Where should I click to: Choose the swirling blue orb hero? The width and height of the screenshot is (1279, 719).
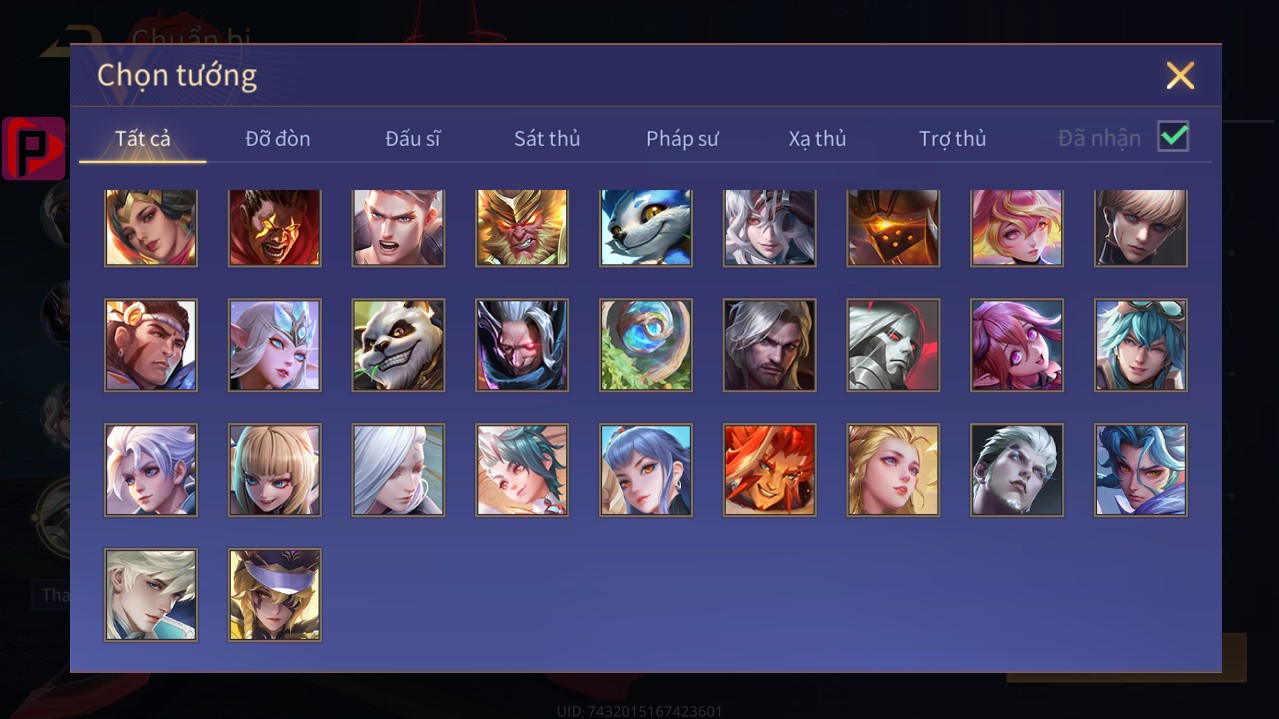pyautogui.click(x=646, y=345)
